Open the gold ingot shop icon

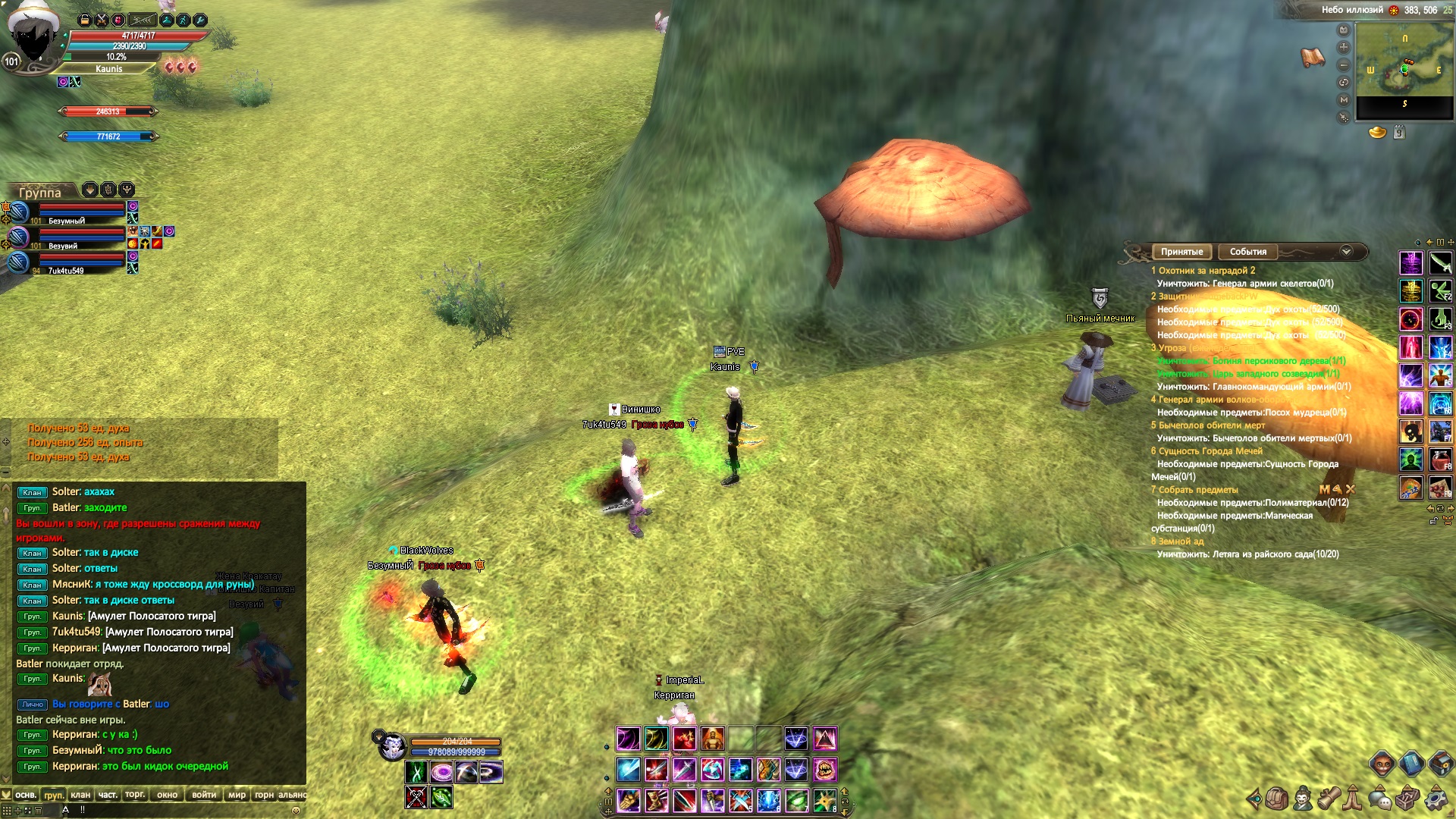click(1377, 133)
